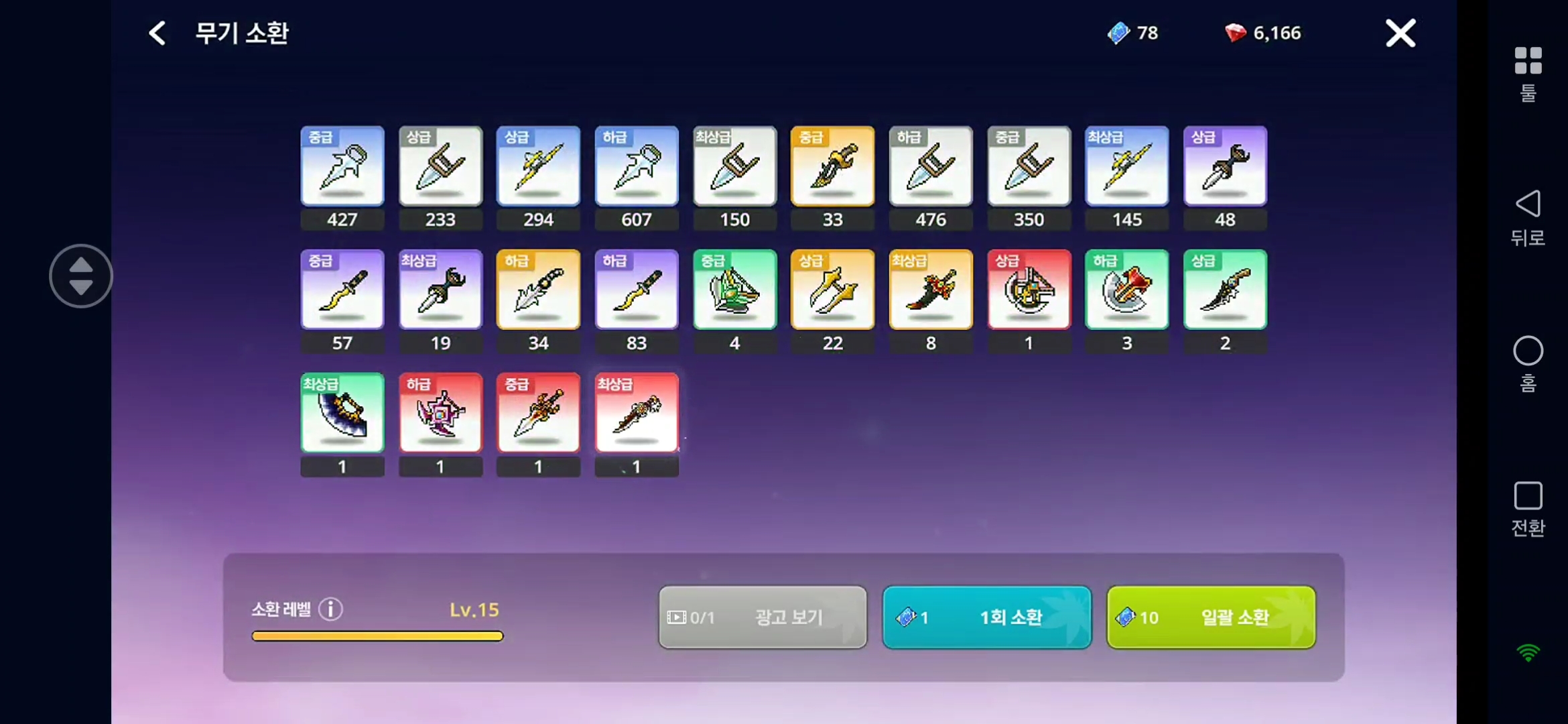
Task: Select the dark curved blade card on green background
Action: tap(342, 413)
